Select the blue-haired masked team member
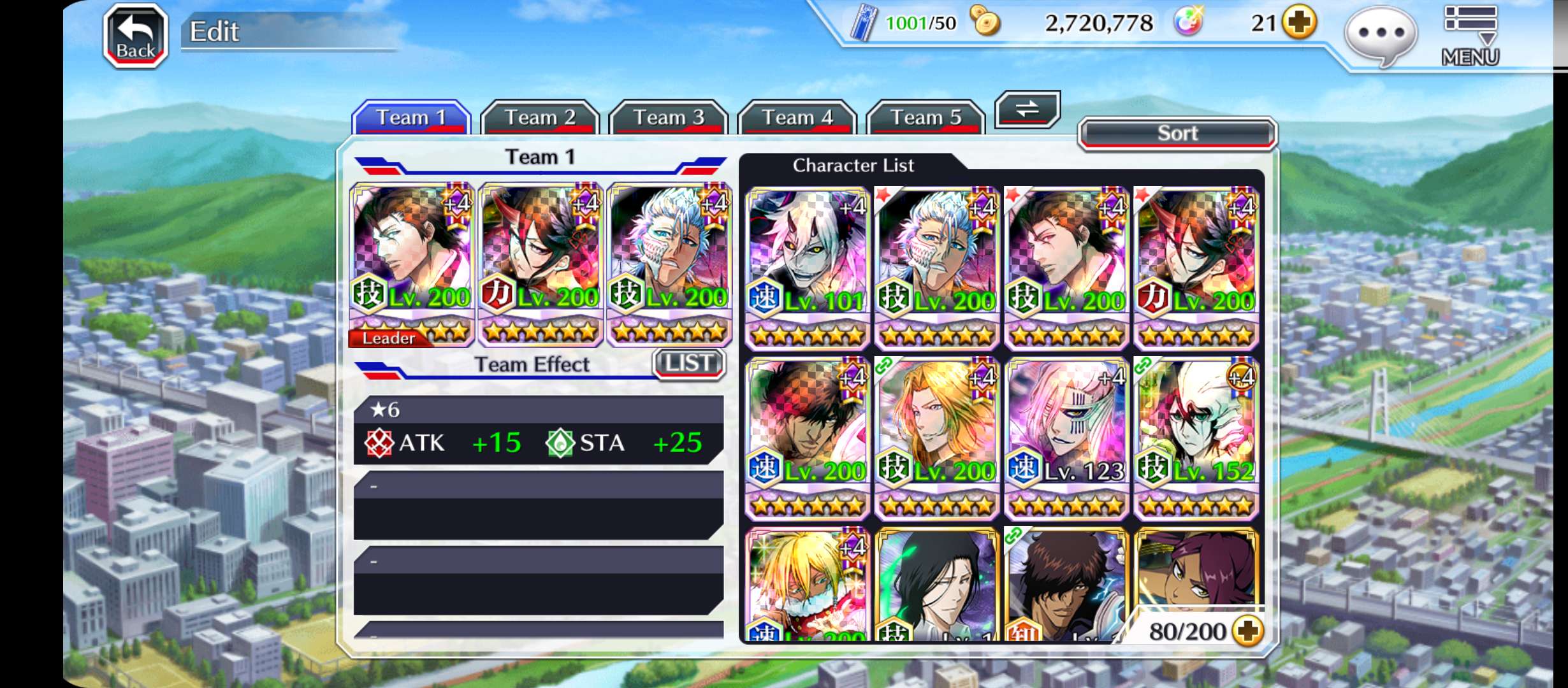 (669, 264)
